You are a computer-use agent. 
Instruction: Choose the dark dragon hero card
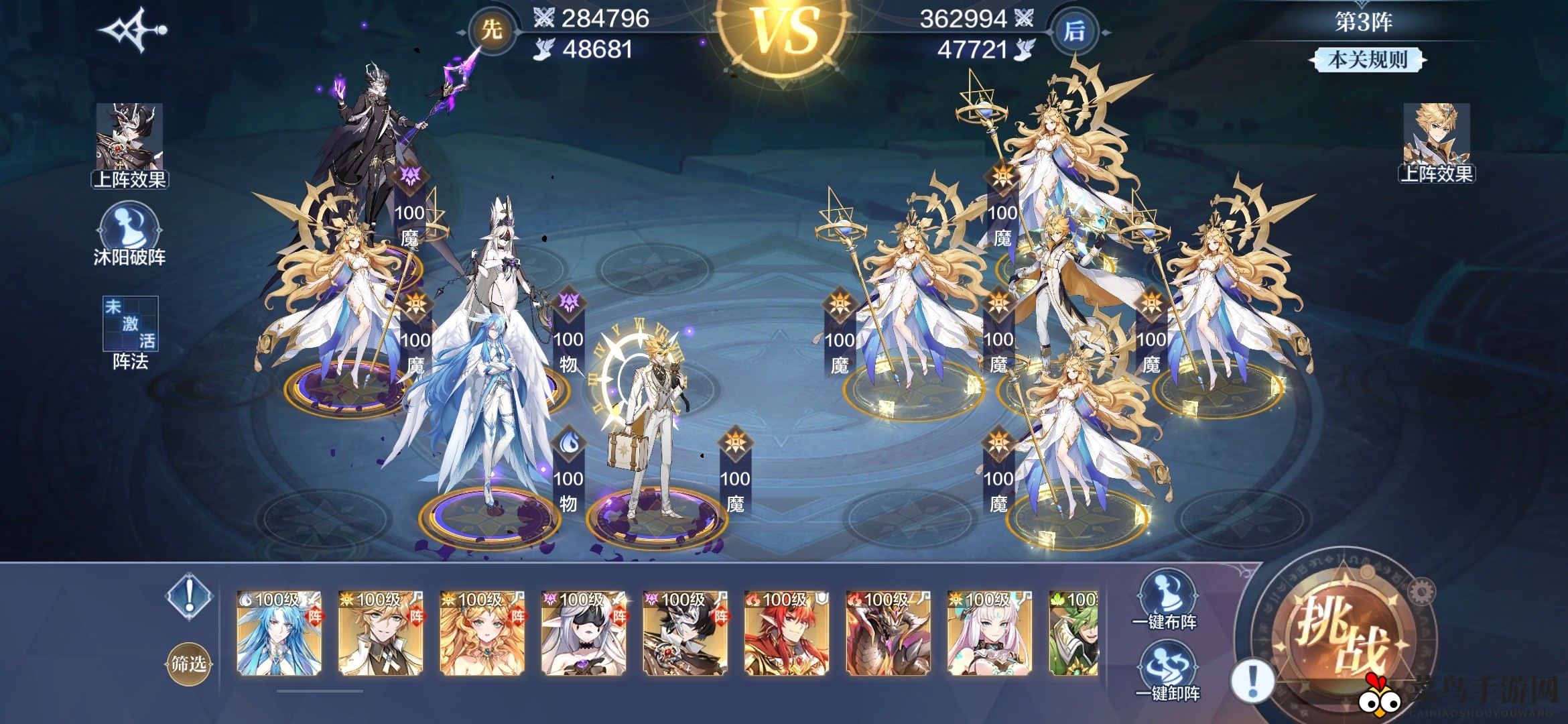(x=888, y=632)
